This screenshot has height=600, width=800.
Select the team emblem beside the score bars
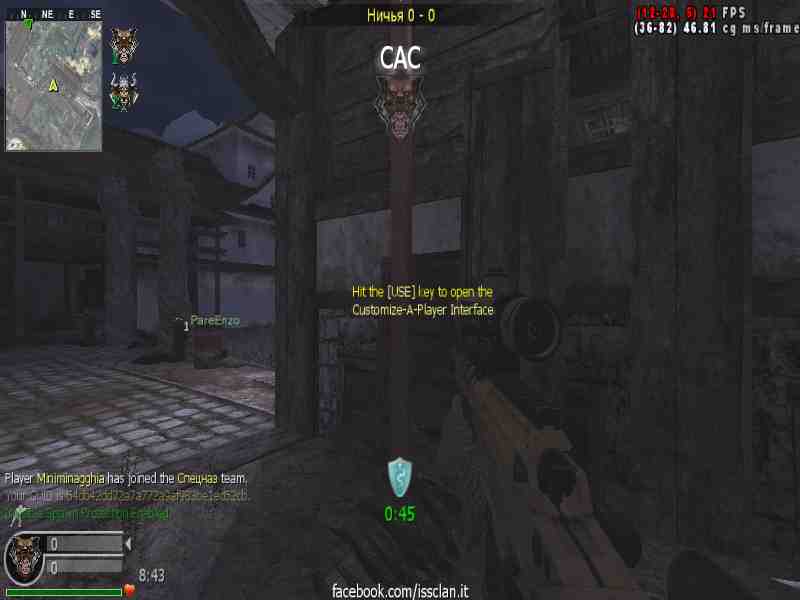tap(23, 556)
